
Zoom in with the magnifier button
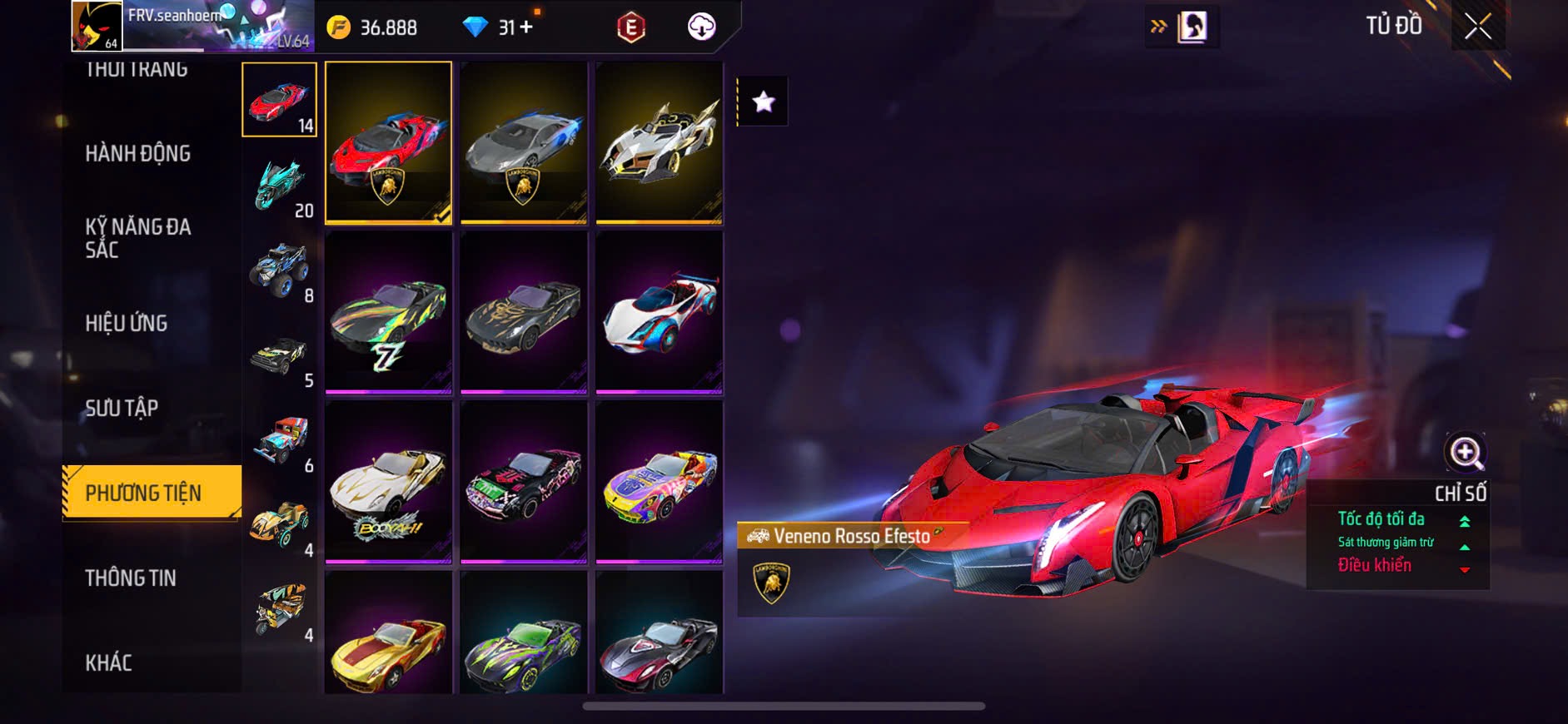(1465, 453)
